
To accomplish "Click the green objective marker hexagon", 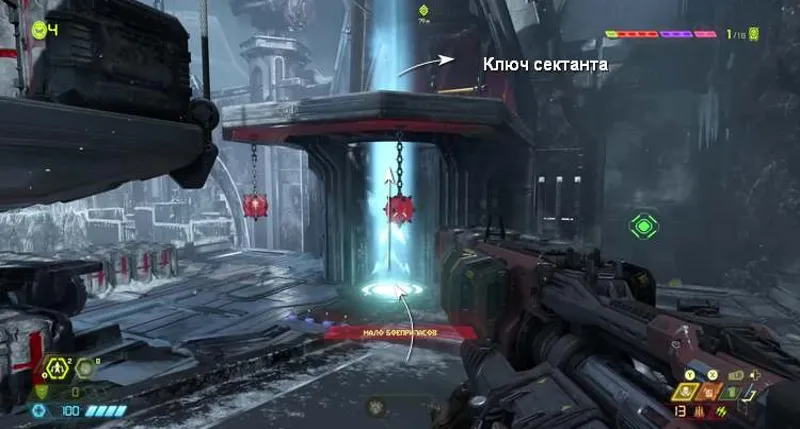I will point(643,225).
